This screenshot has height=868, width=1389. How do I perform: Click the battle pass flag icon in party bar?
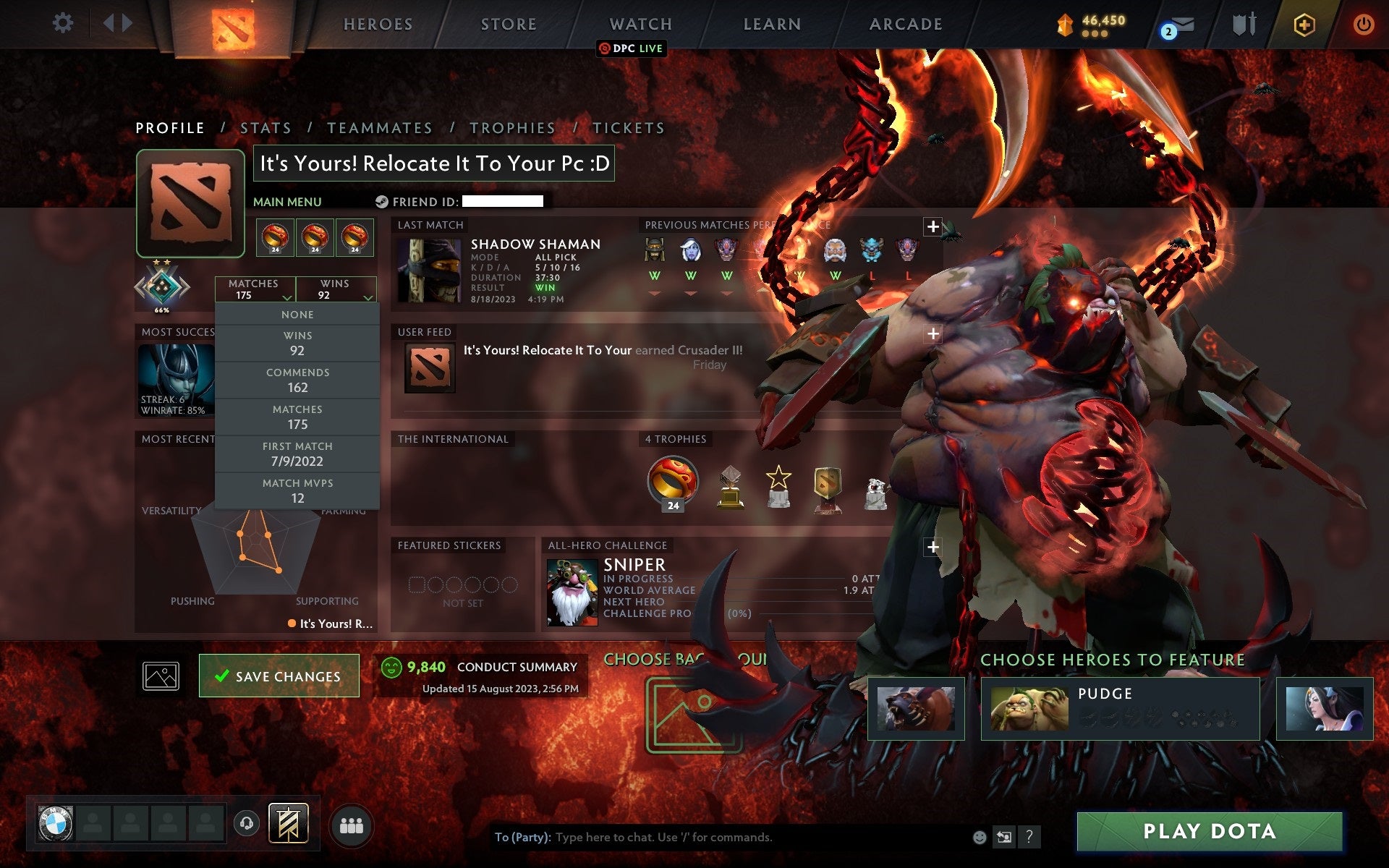(x=288, y=823)
